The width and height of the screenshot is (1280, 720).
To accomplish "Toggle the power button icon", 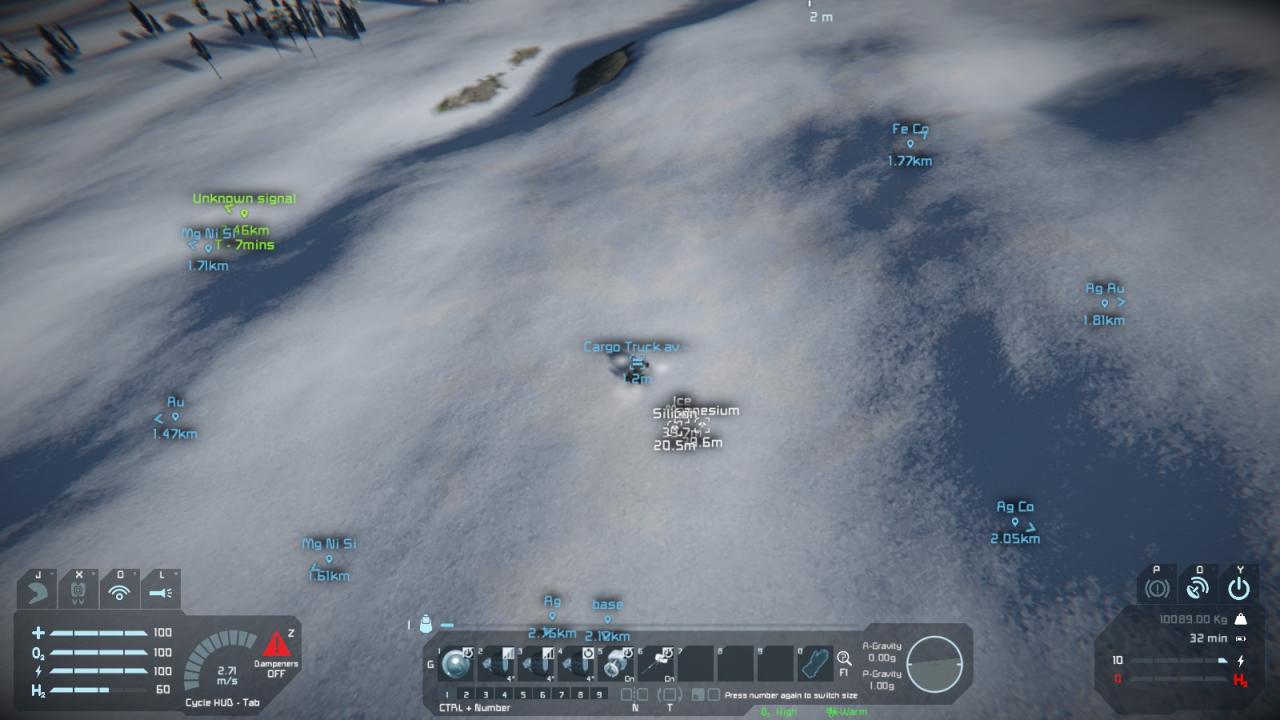I will pyautogui.click(x=1239, y=587).
